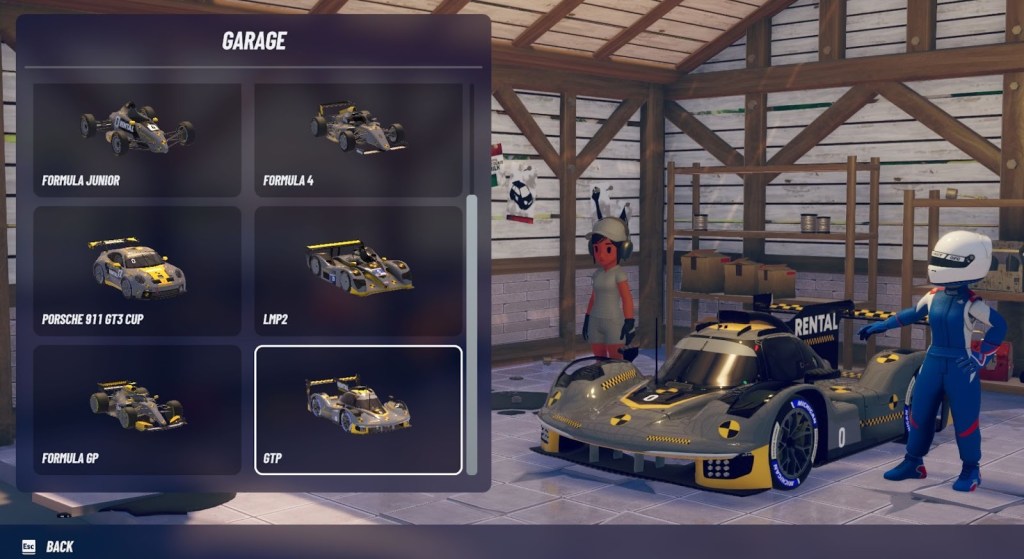Image resolution: width=1024 pixels, height=559 pixels.
Task: Choose the Formula 4 car
Action: [x=358, y=139]
